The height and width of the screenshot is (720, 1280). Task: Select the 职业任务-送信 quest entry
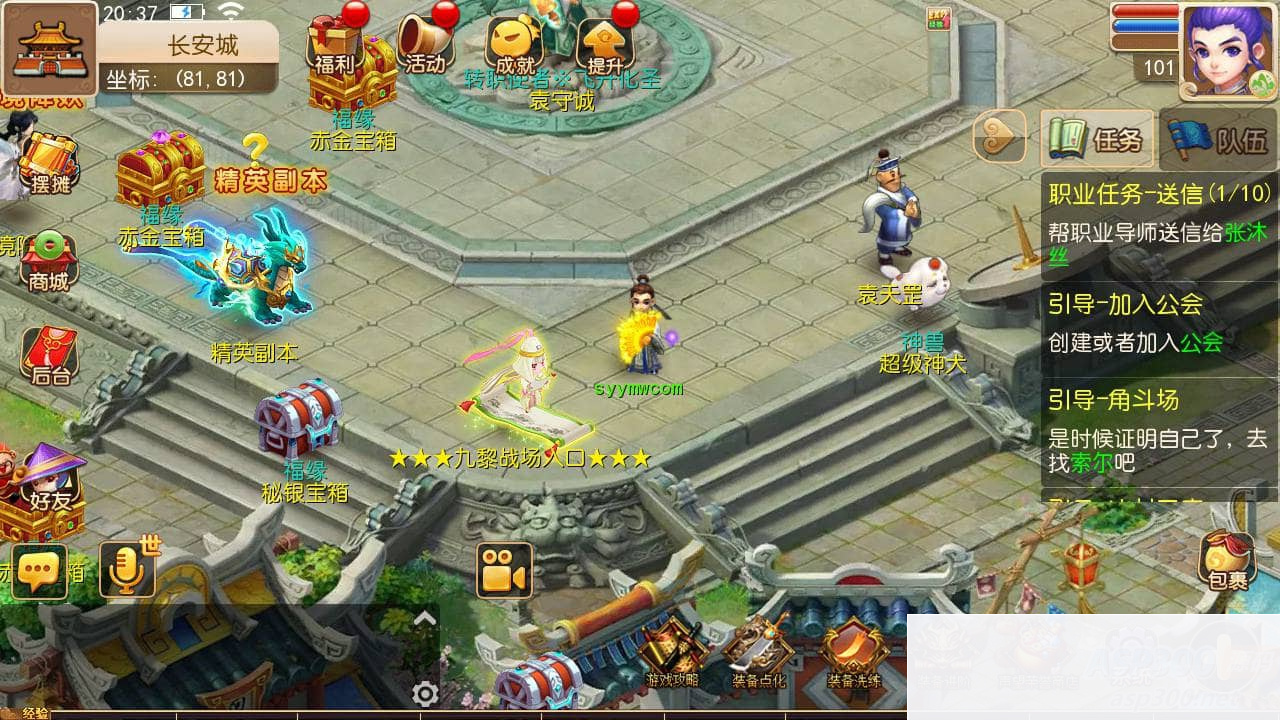point(1160,218)
